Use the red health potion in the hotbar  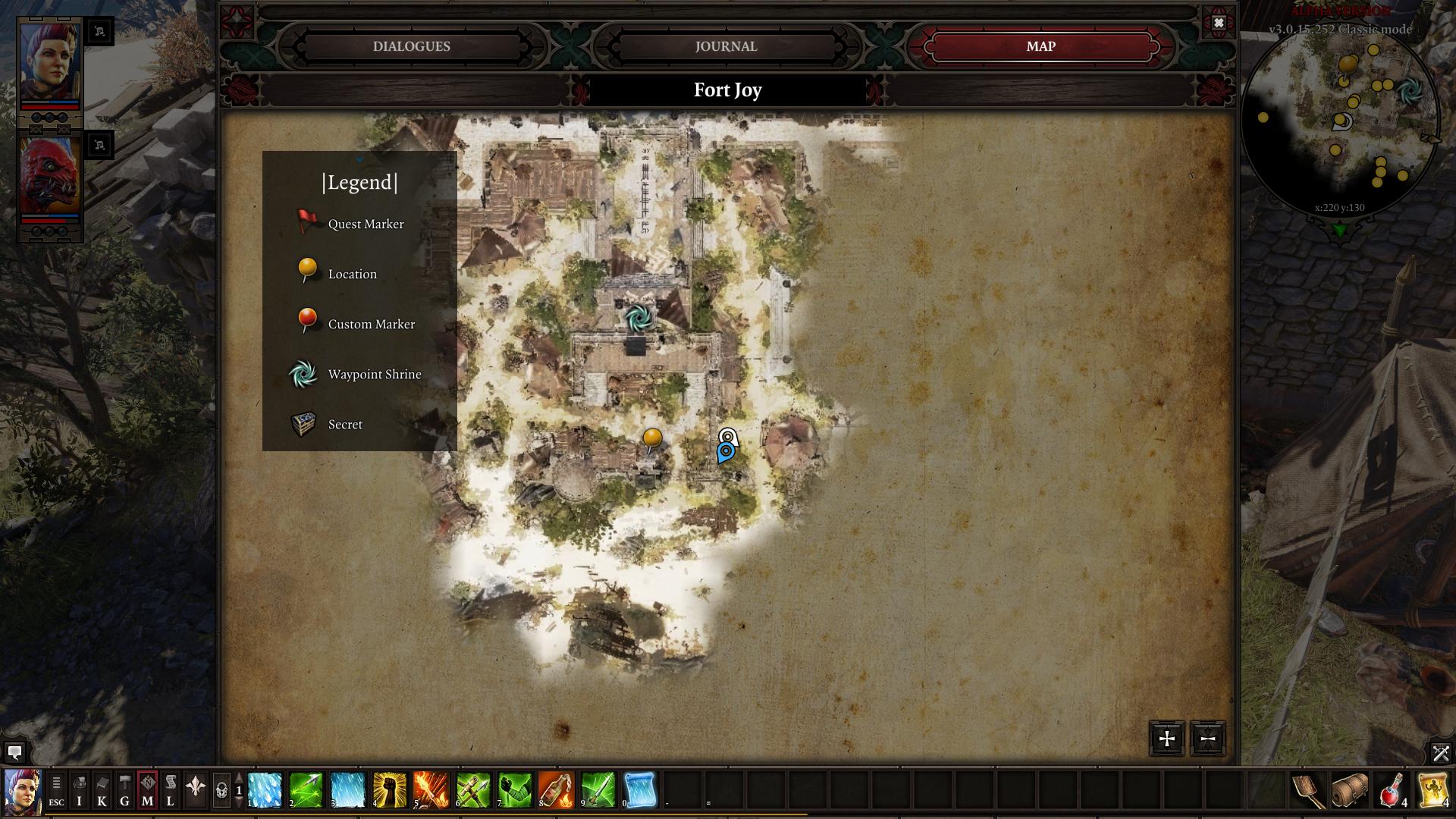[1391, 791]
